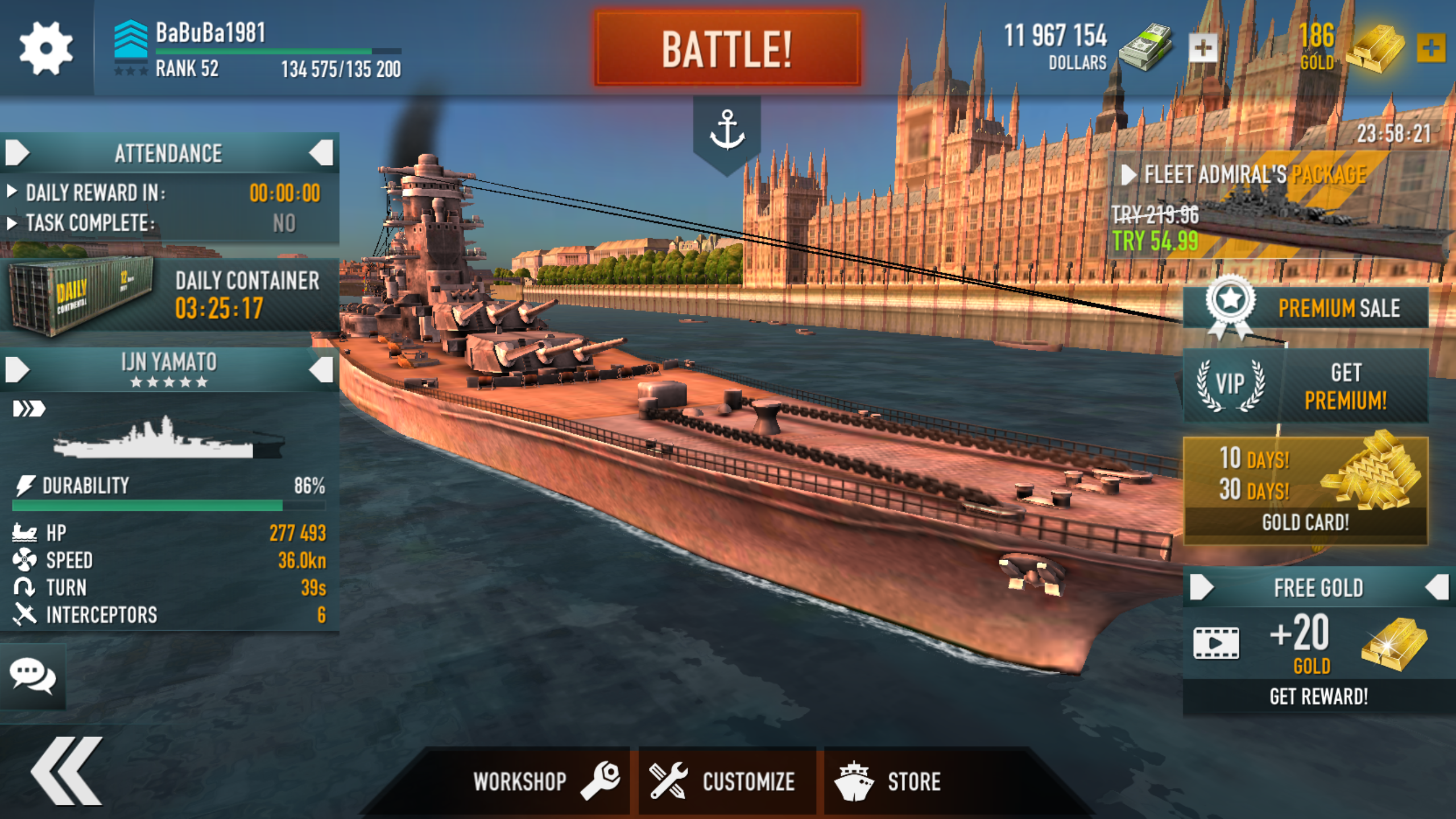Claim free gold with Get Reward!
1456x819 pixels.
1318,696
